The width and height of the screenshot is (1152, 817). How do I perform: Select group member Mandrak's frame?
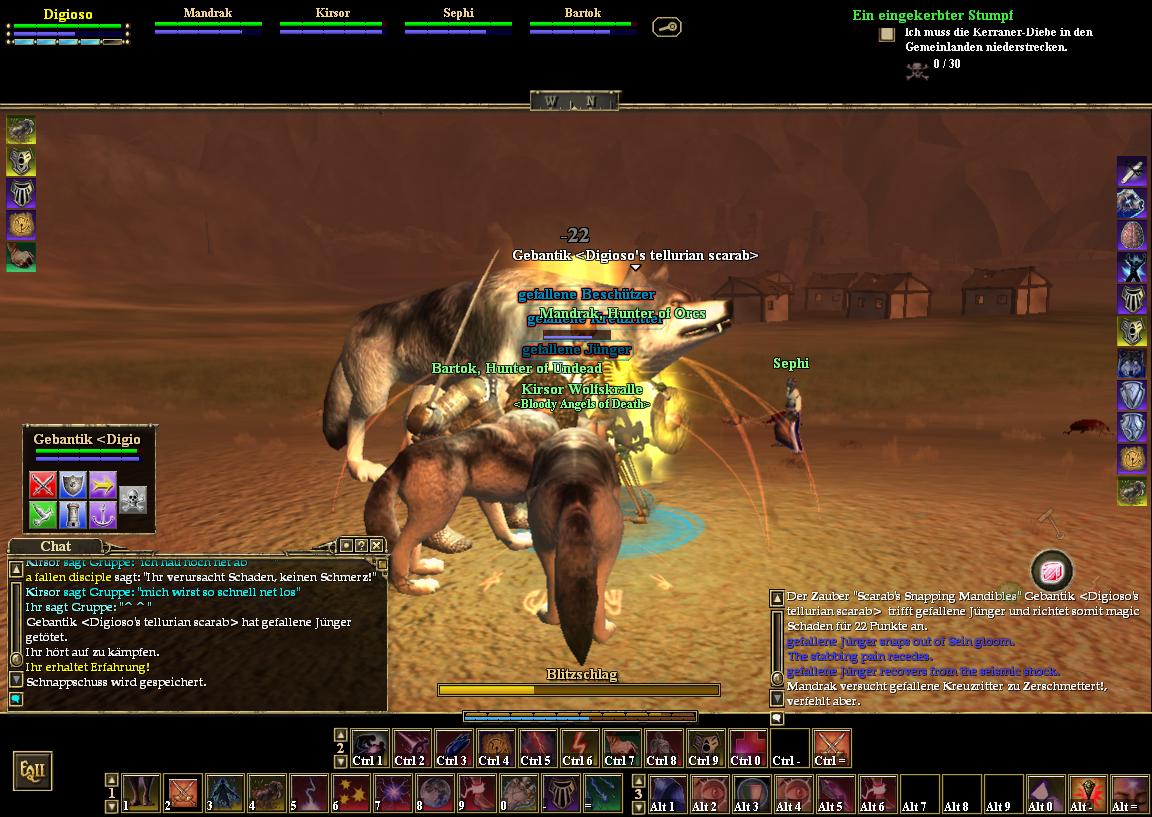tap(208, 23)
